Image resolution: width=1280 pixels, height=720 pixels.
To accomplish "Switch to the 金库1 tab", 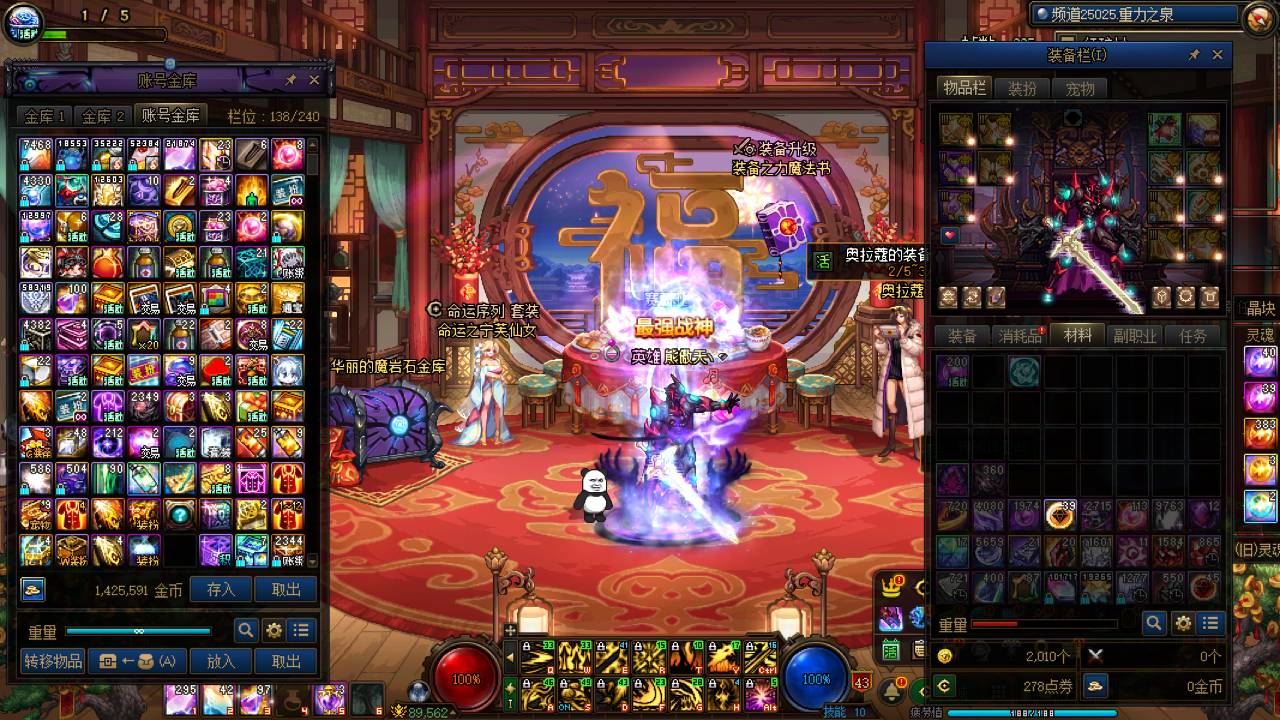I will click(46, 116).
